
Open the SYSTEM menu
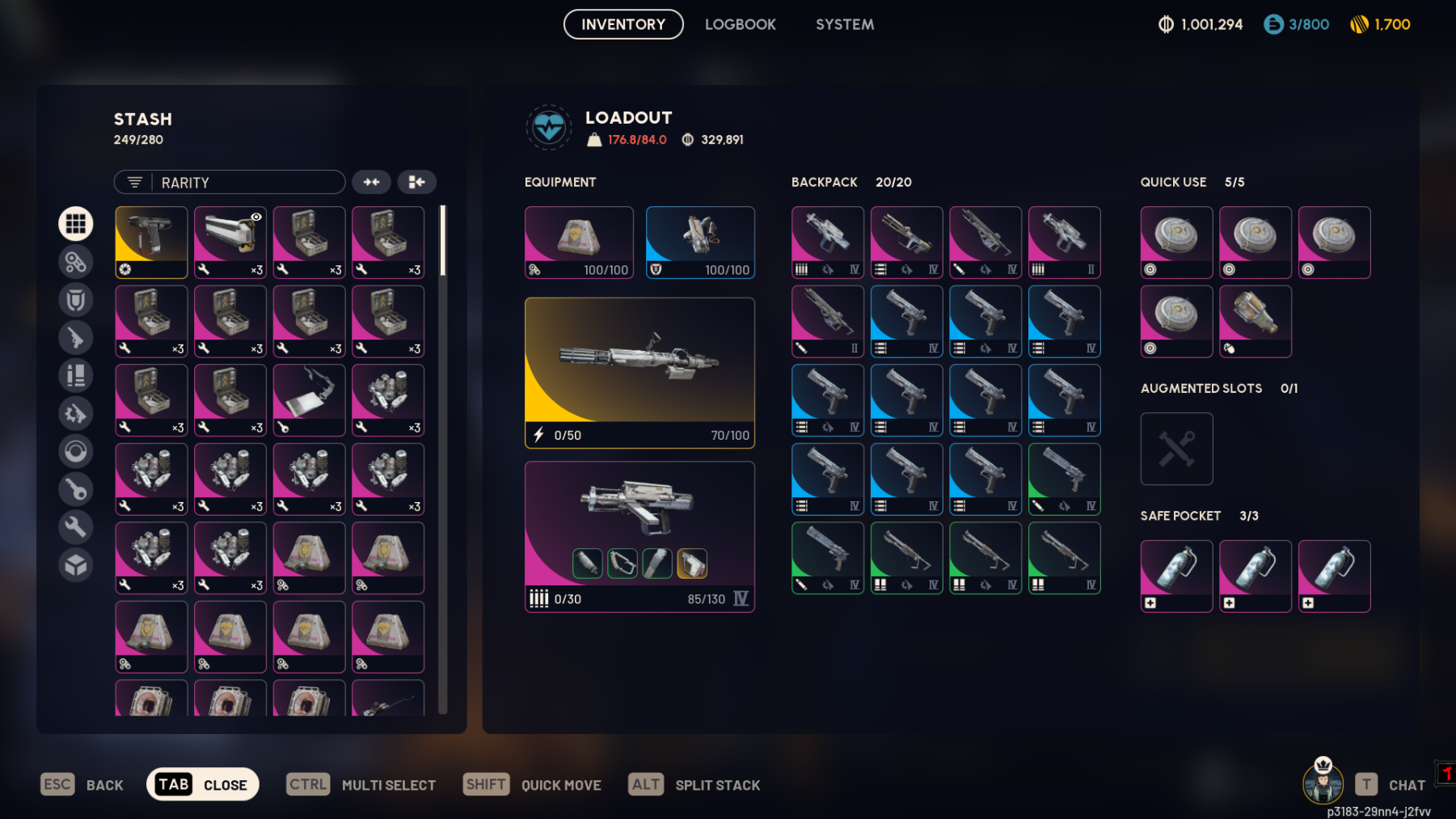coord(844,24)
